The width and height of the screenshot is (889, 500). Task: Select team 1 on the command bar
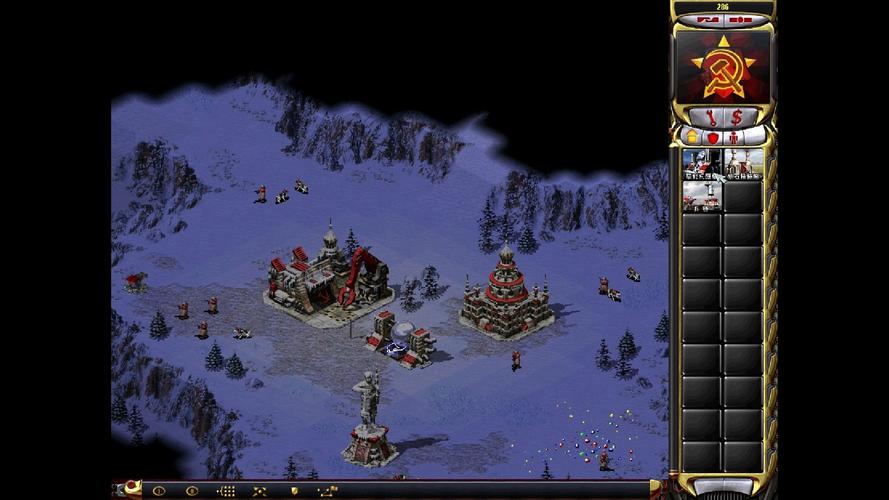157,491
